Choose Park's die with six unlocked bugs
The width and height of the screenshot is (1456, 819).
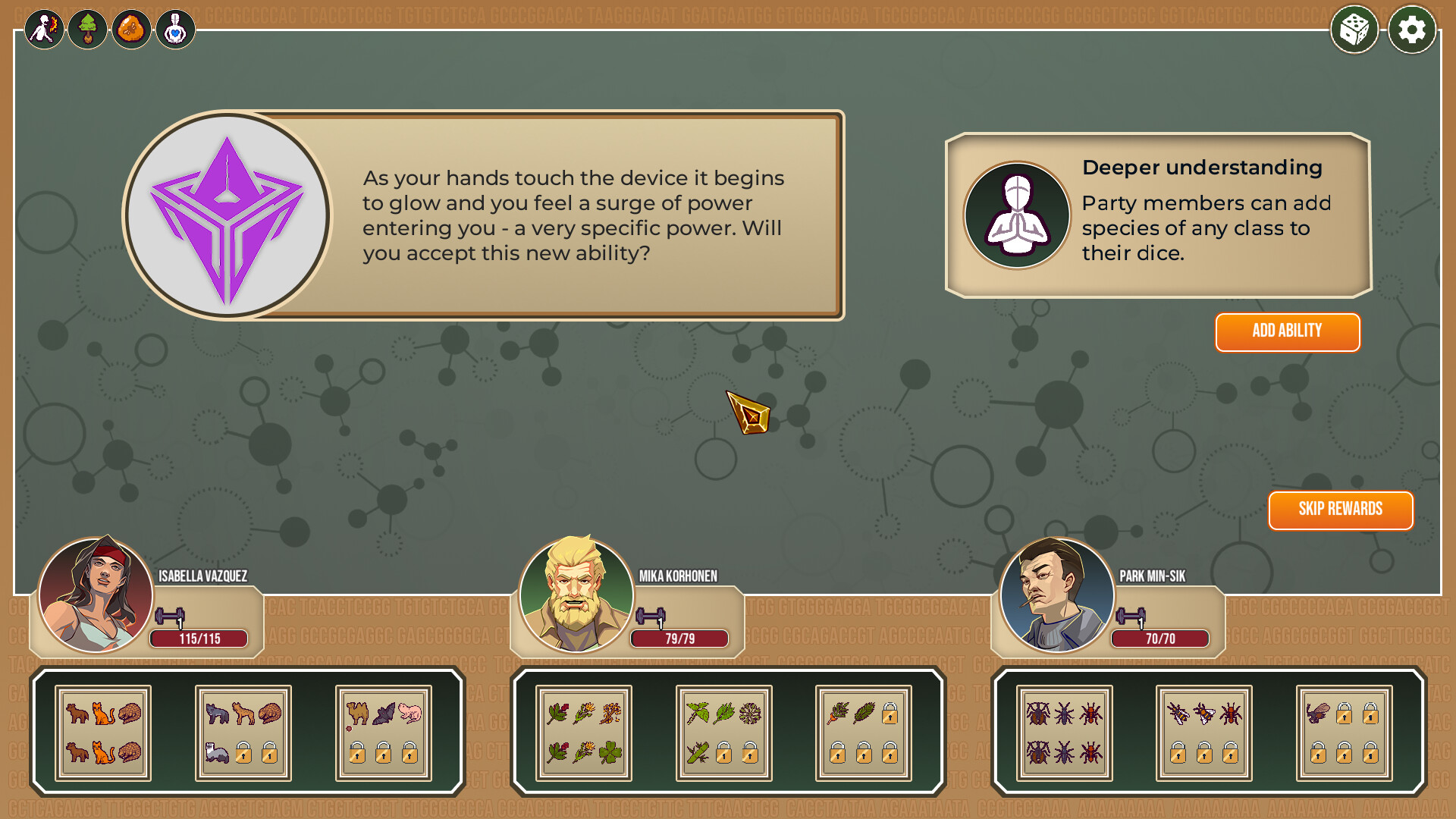tap(1064, 733)
